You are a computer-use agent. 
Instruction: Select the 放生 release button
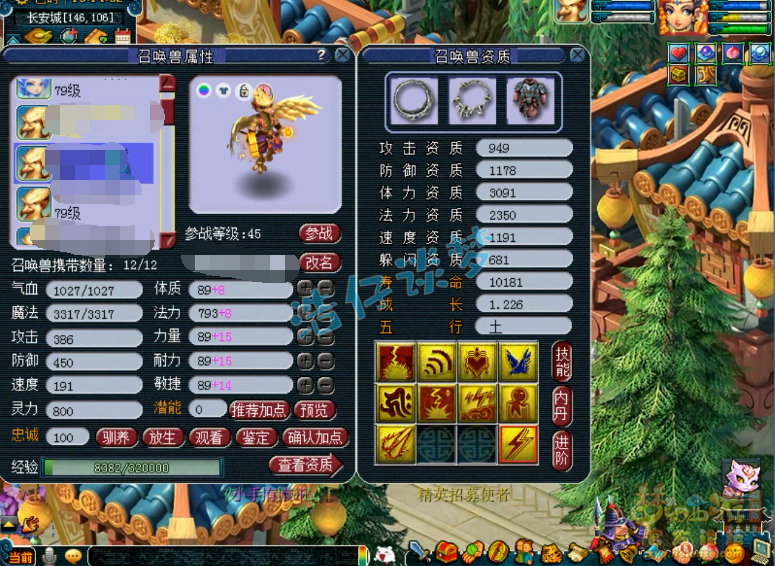[166, 437]
